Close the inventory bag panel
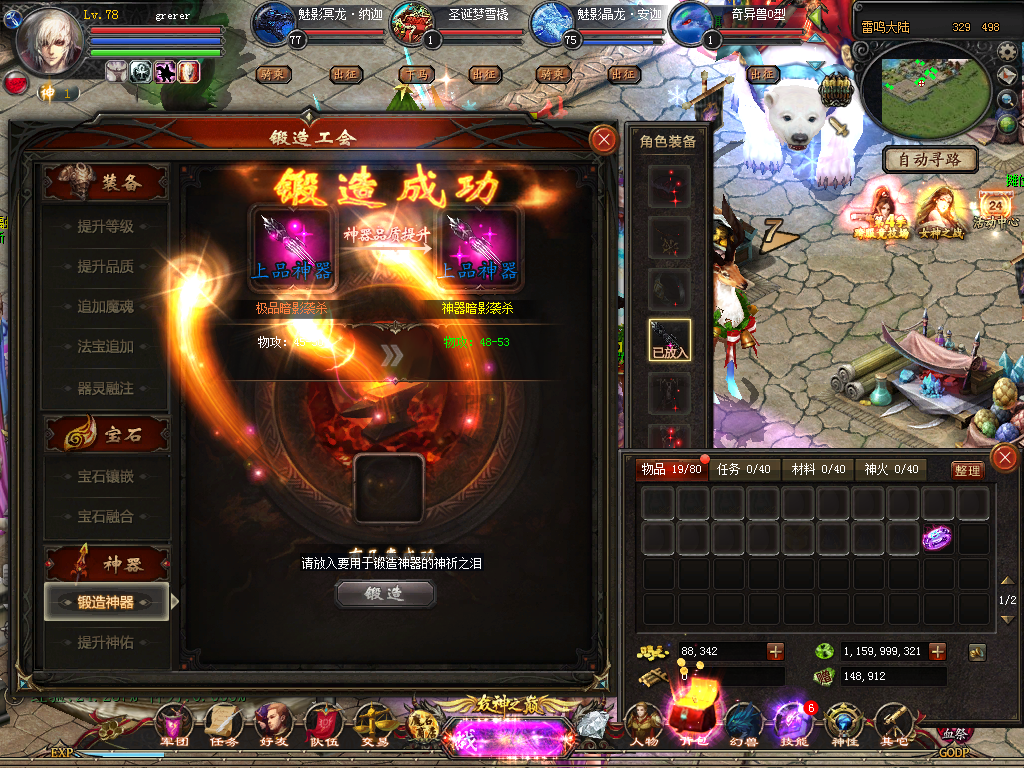The height and width of the screenshot is (768, 1024). [x=1003, y=458]
